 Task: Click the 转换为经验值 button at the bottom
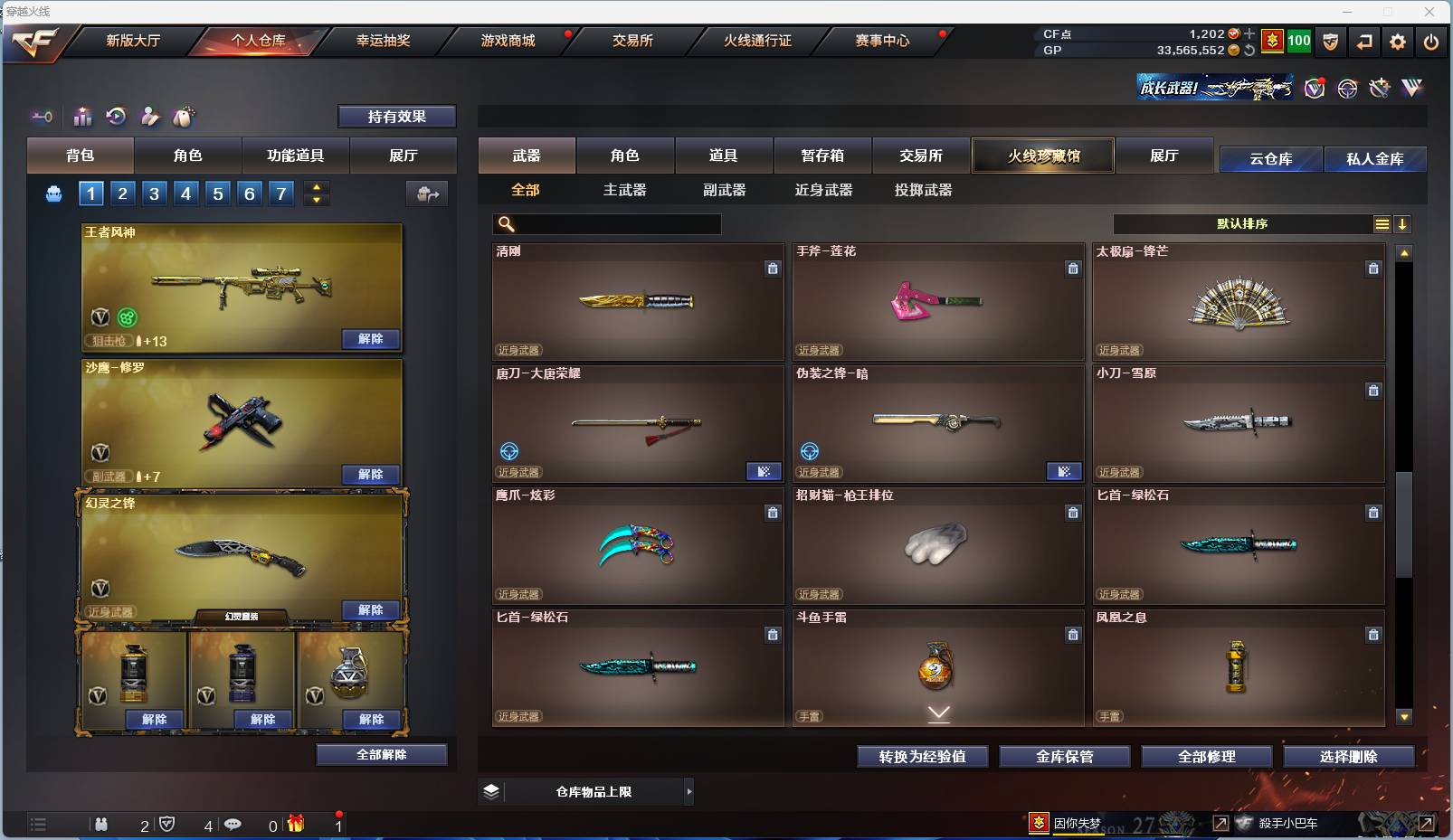(923, 757)
